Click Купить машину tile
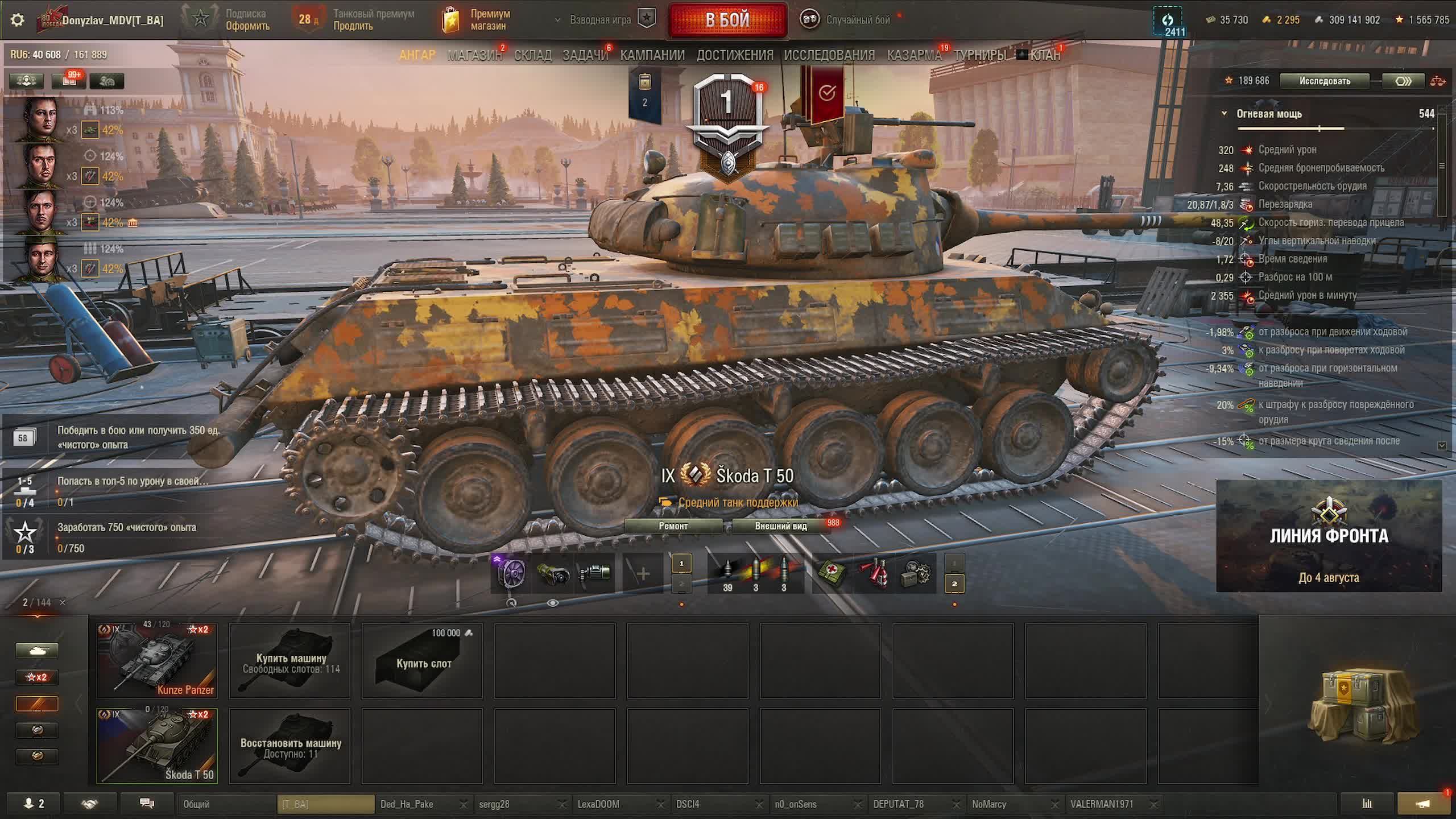1456x819 pixels. click(290, 661)
